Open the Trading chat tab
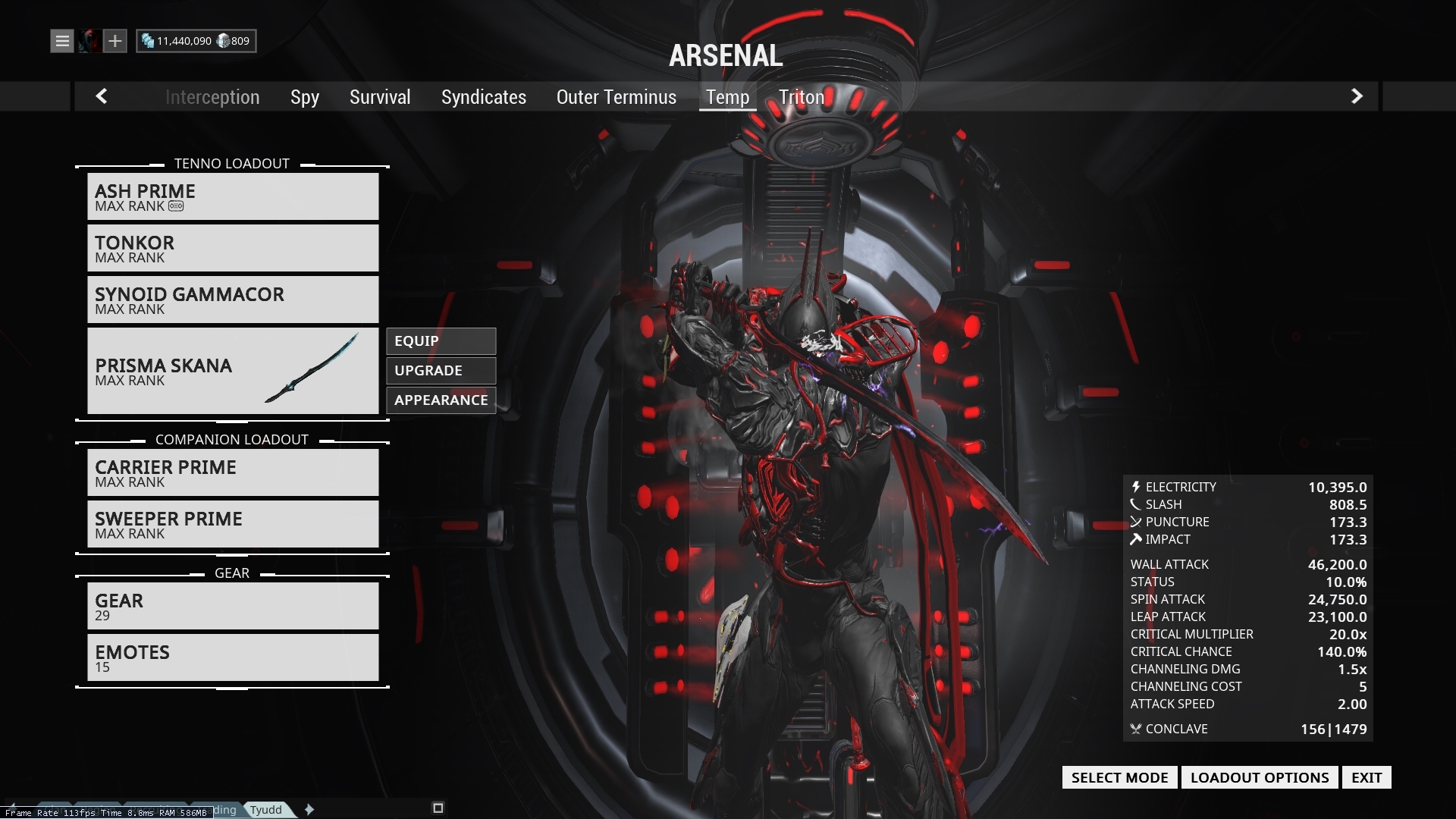This screenshot has height=819, width=1456. 218,810
